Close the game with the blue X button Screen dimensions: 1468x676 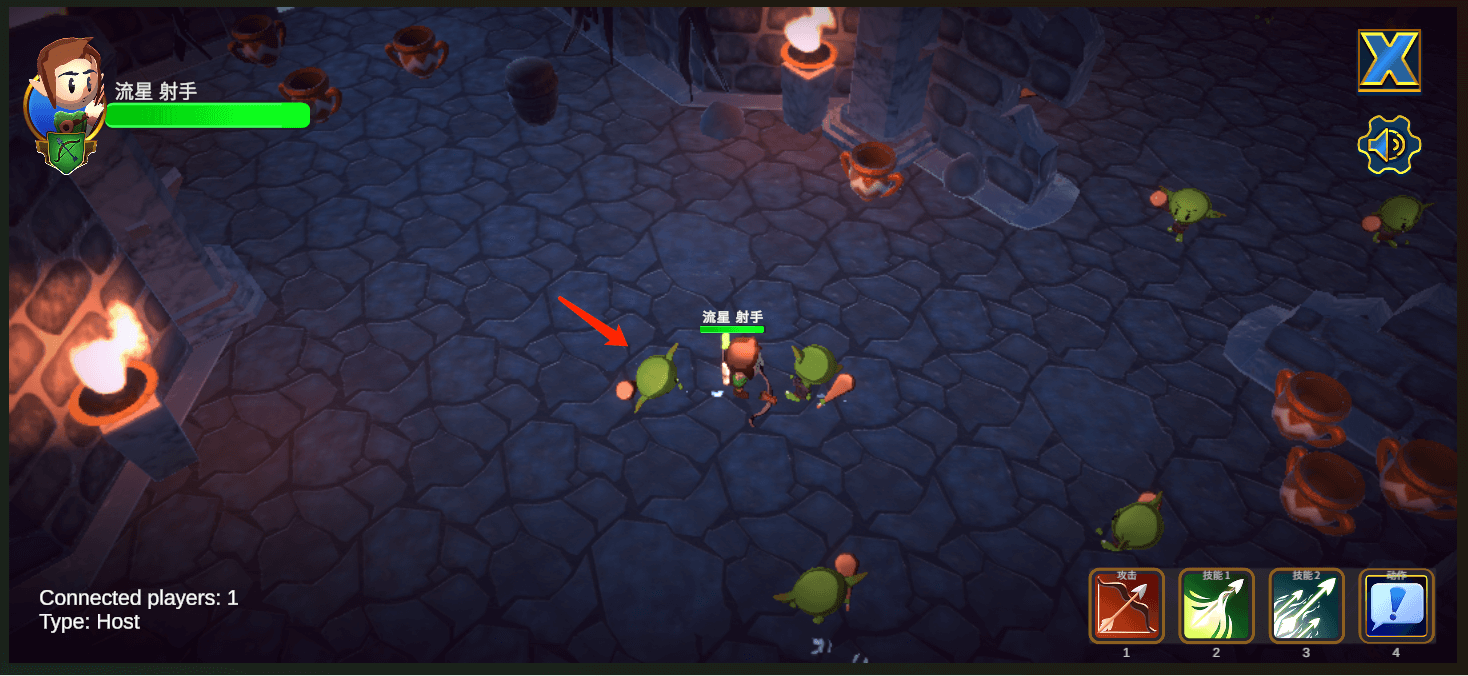click(x=1389, y=61)
